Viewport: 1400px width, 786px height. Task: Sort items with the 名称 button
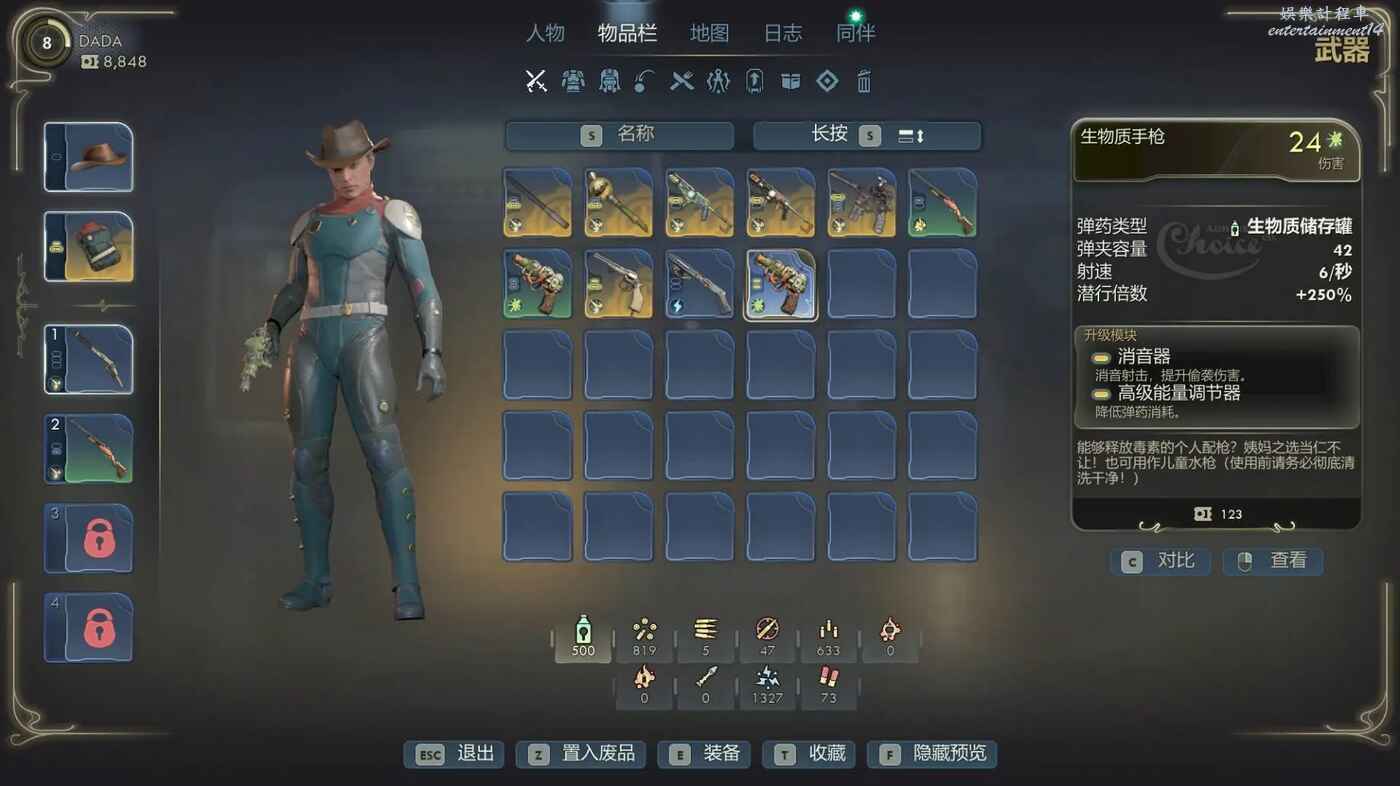(x=619, y=135)
